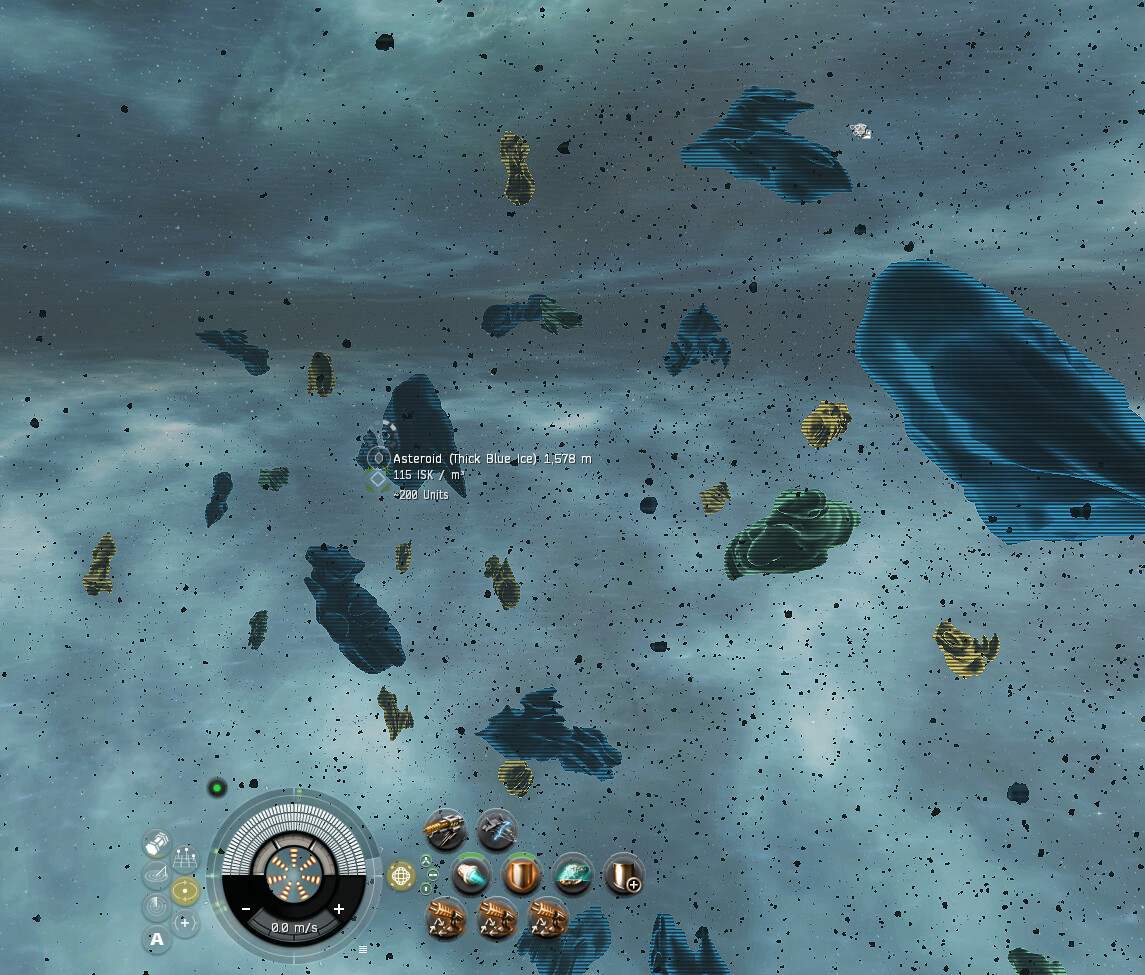Click the teal ice crystal module
The image size is (1145, 975).
[573, 875]
